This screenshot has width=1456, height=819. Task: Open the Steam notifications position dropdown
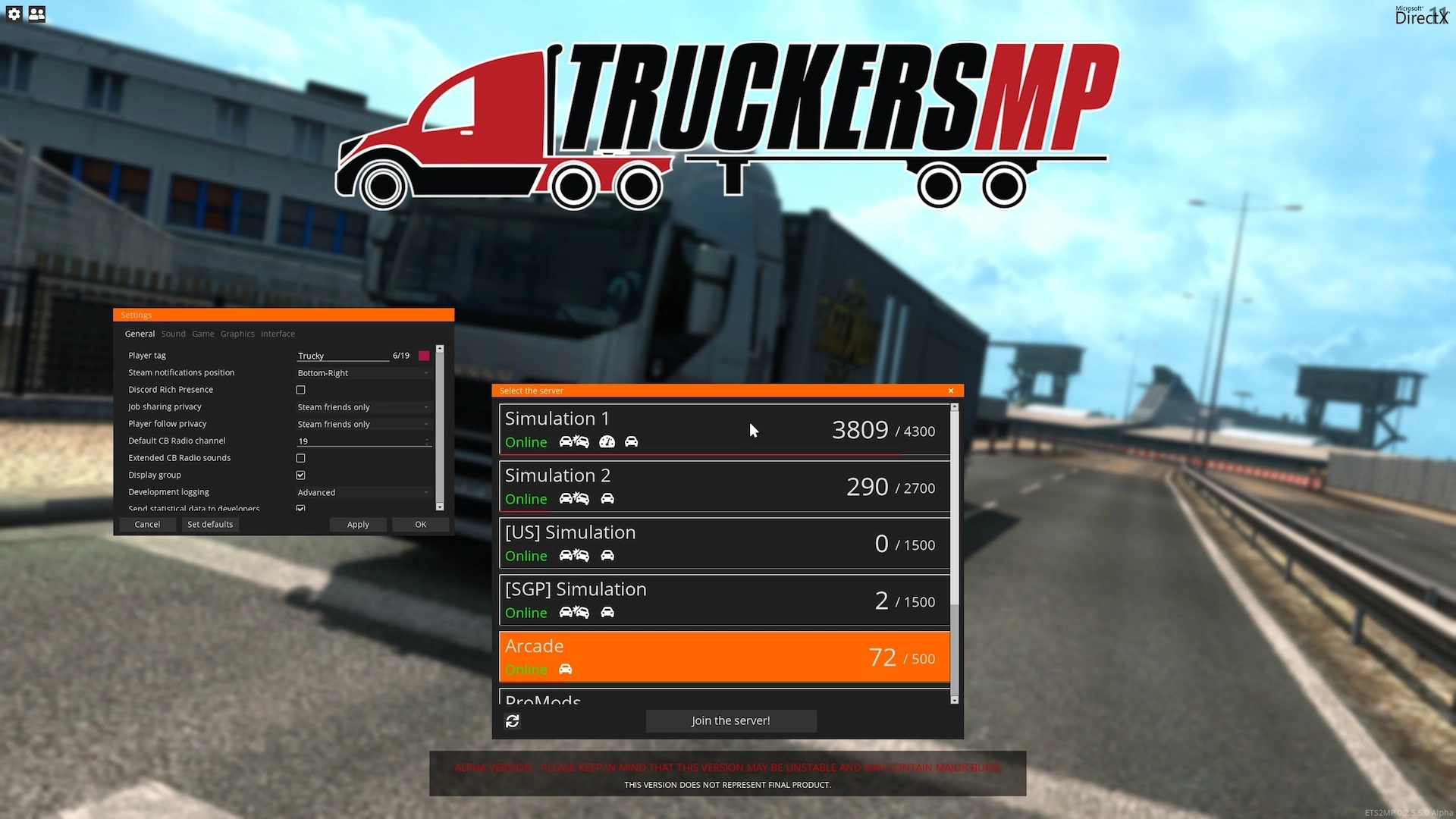pyautogui.click(x=362, y=373)
